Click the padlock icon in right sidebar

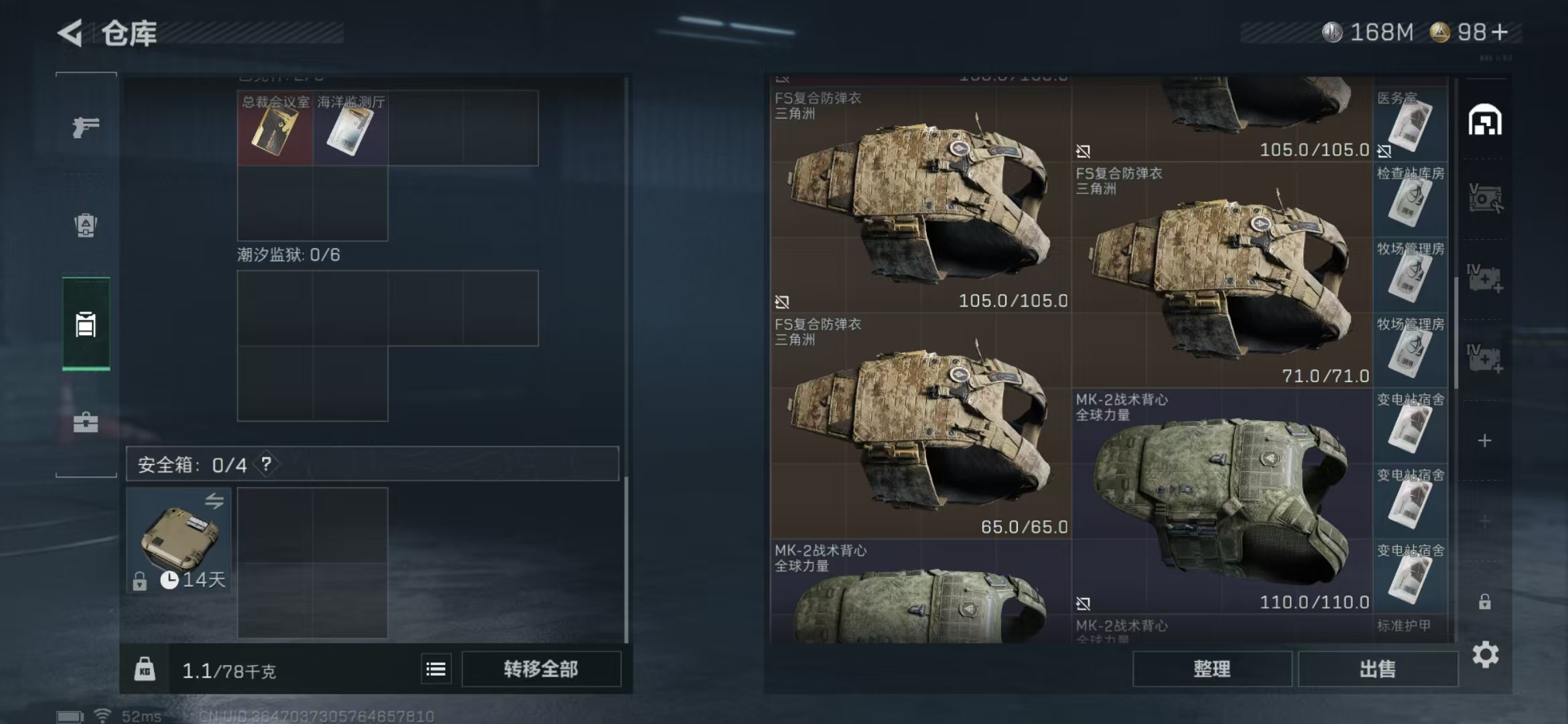point(1485,602)
